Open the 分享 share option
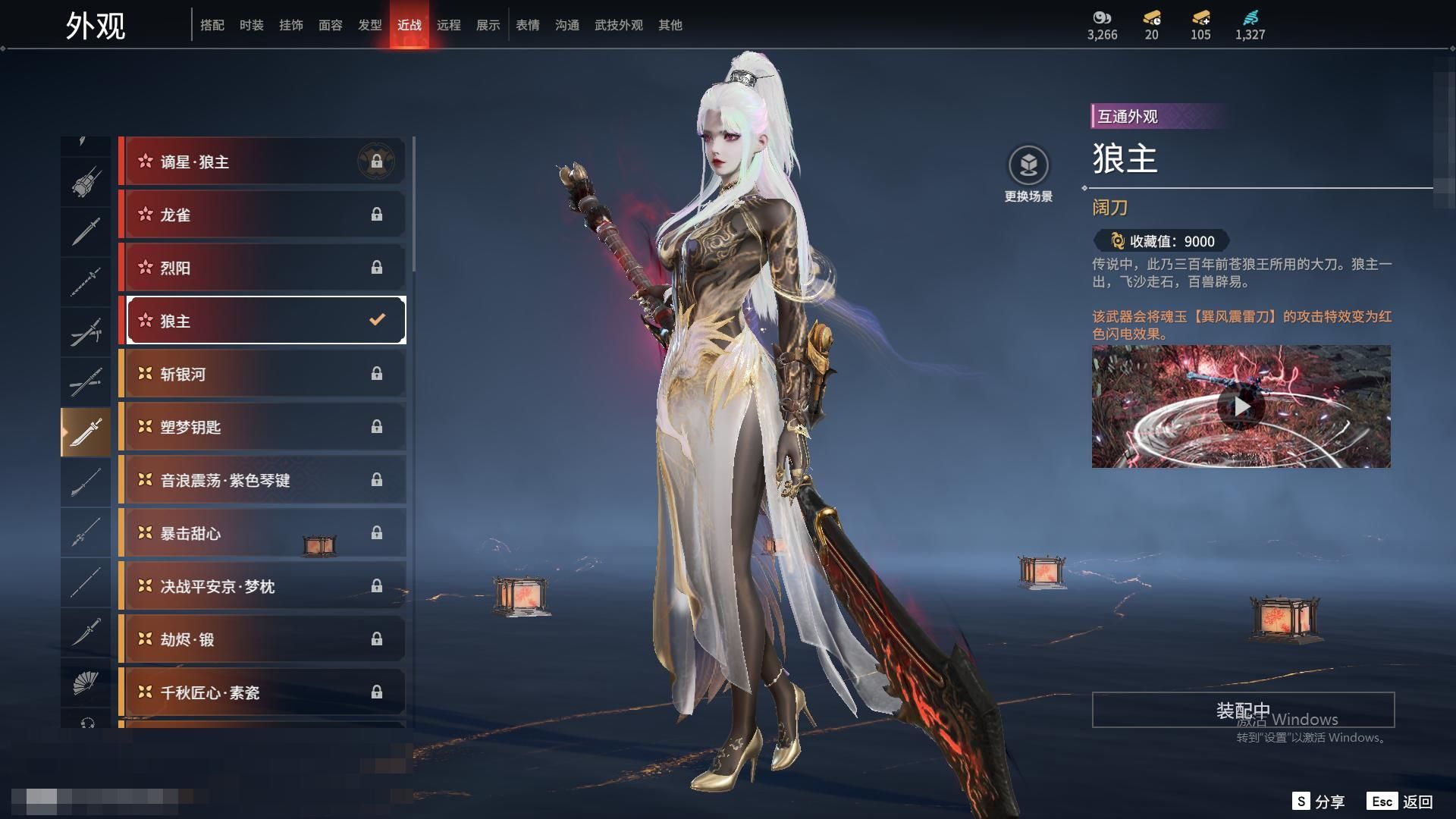The image size is (1456, 819). [x=1319, y=802]
